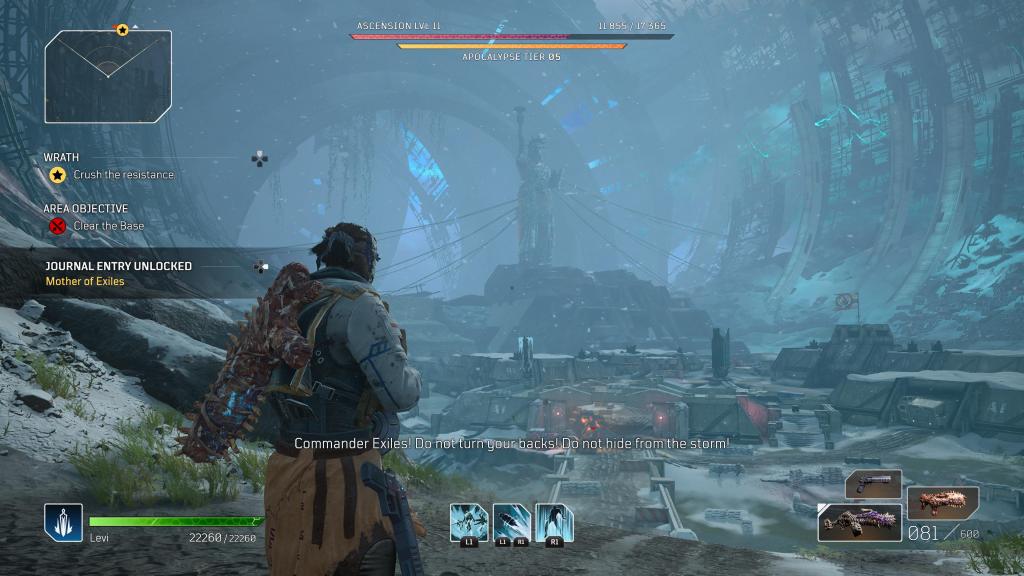Select the equipped purple spiked weapon slot
This screenshot has height=576, width=1024.
click(x=859, y=522)
